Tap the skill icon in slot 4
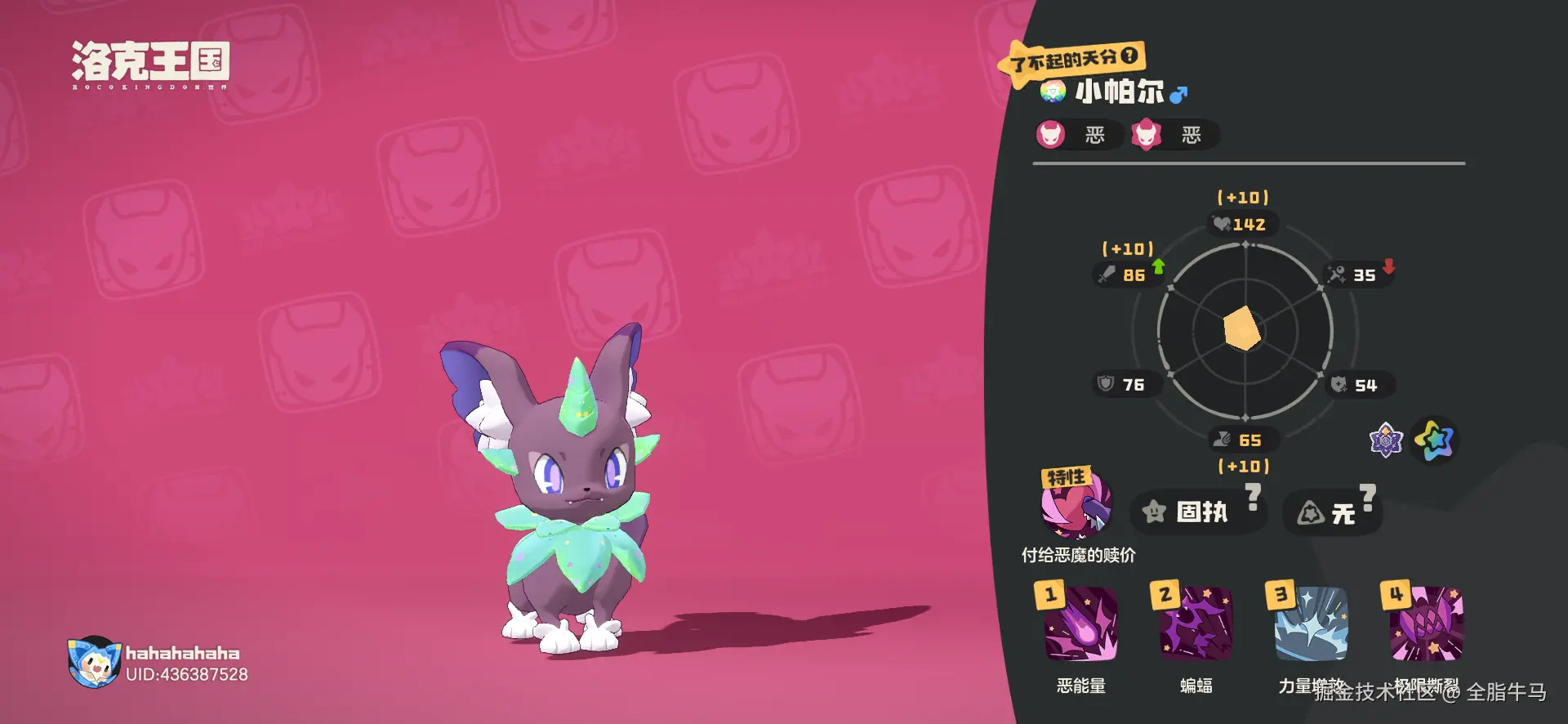Screen dimensions: 1568x724 click(1426, 623)
